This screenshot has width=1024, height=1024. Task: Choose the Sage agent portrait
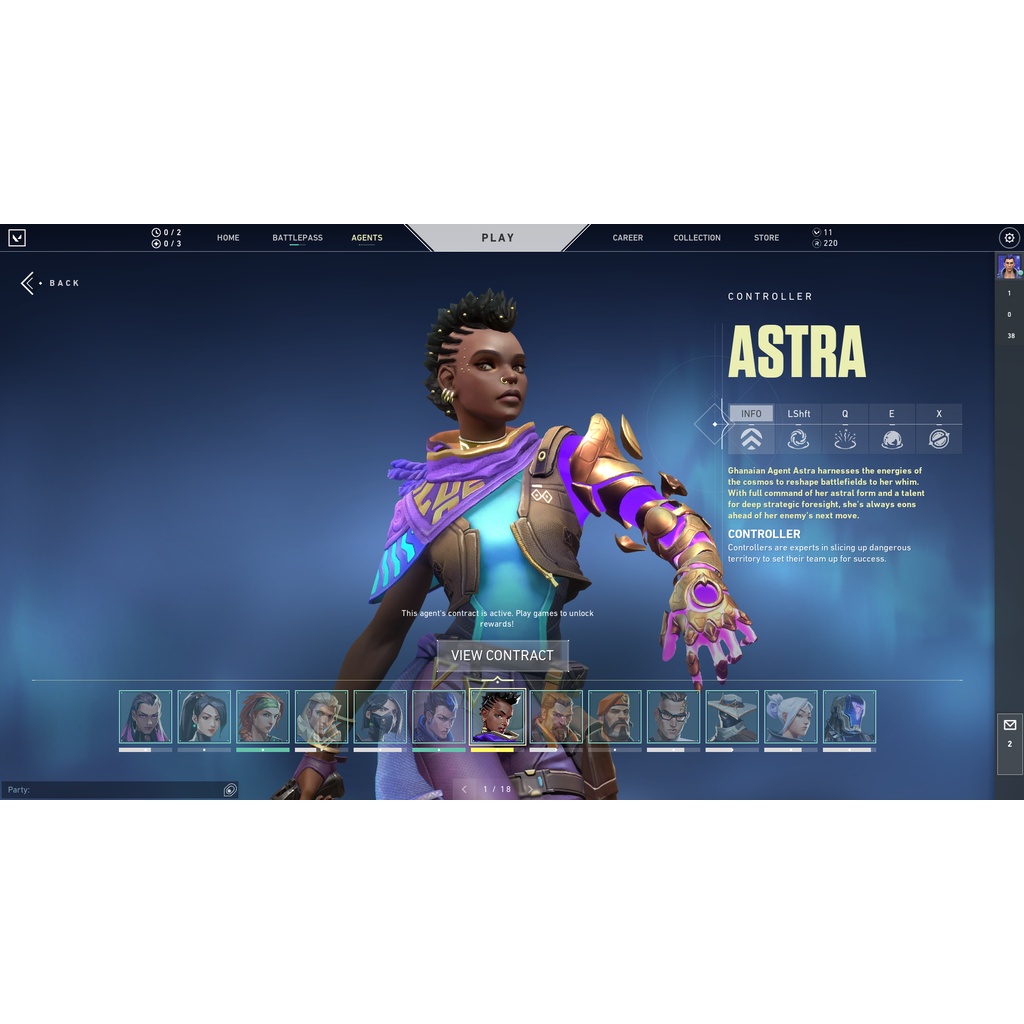coord(204,716)
